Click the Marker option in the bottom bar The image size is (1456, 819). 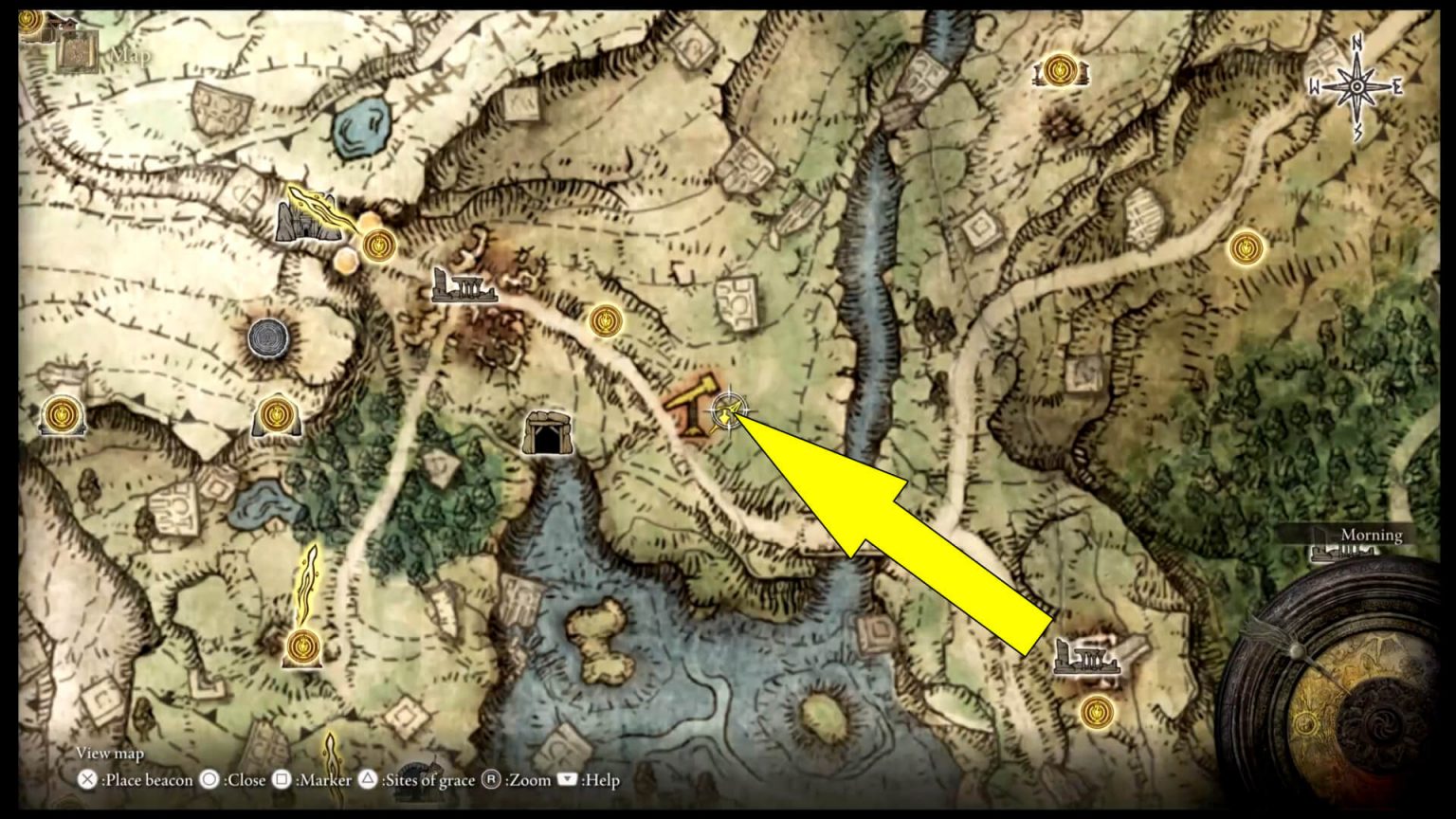pos(318,780)
